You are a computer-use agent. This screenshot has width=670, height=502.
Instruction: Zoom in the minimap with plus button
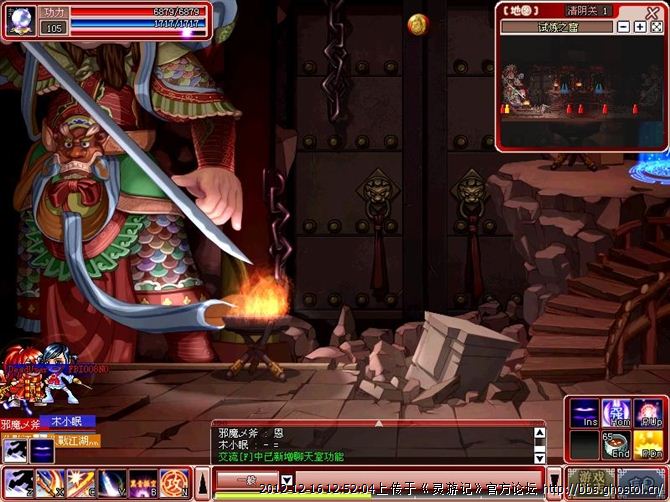640,27
